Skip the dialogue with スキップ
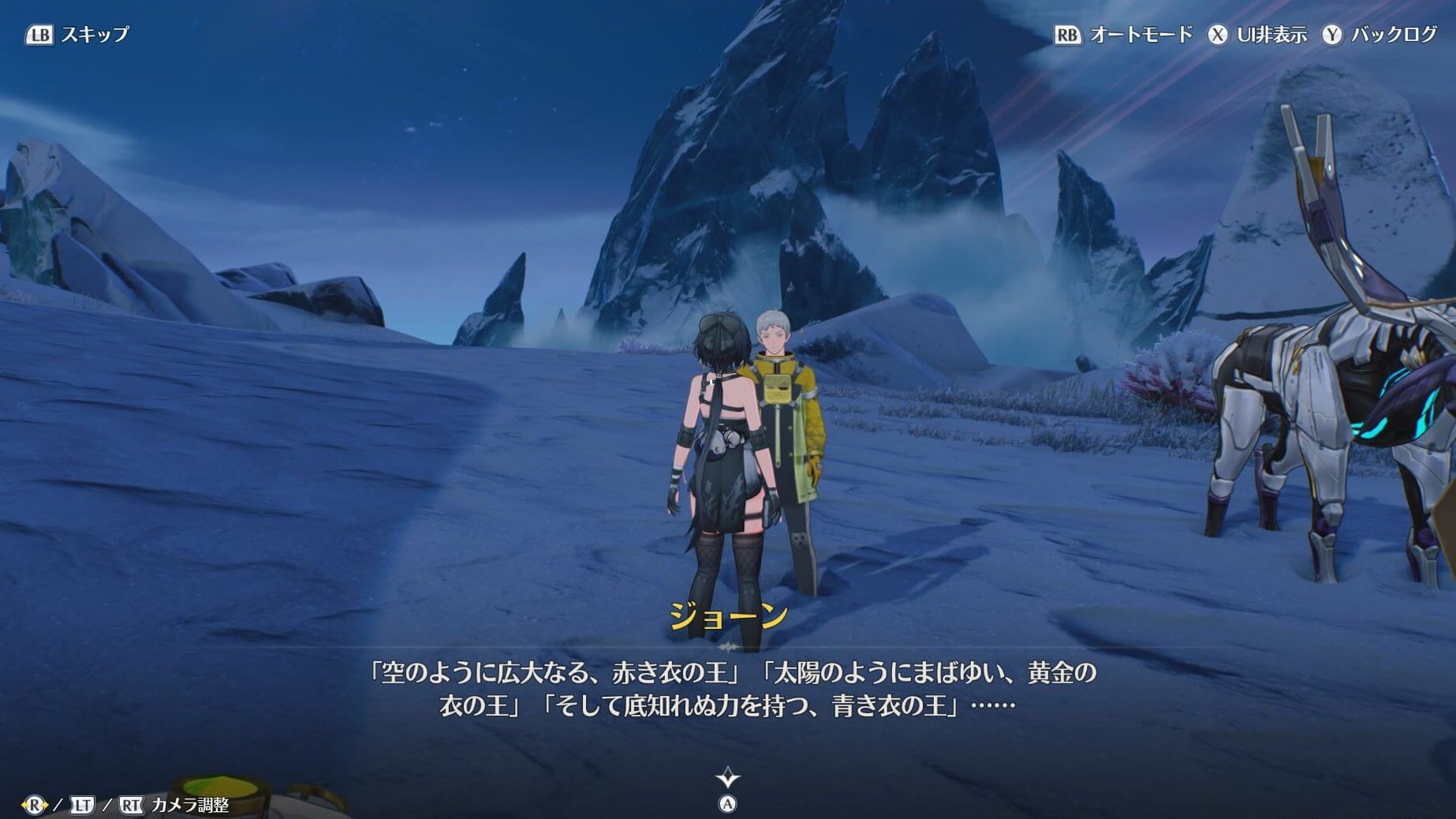Screen dimensions: 1456x819 77,35
